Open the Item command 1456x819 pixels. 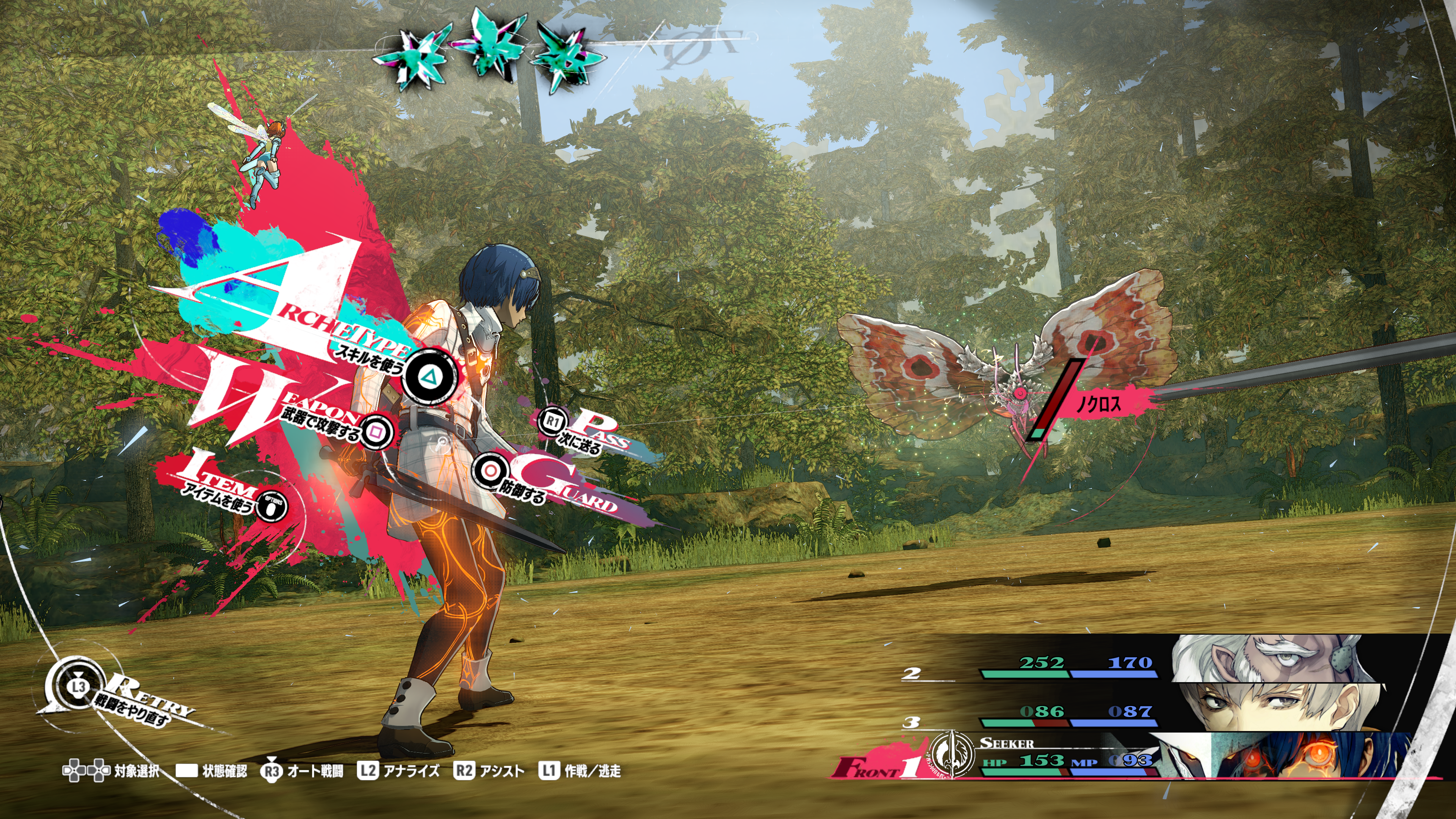click(x=272, y=507)
